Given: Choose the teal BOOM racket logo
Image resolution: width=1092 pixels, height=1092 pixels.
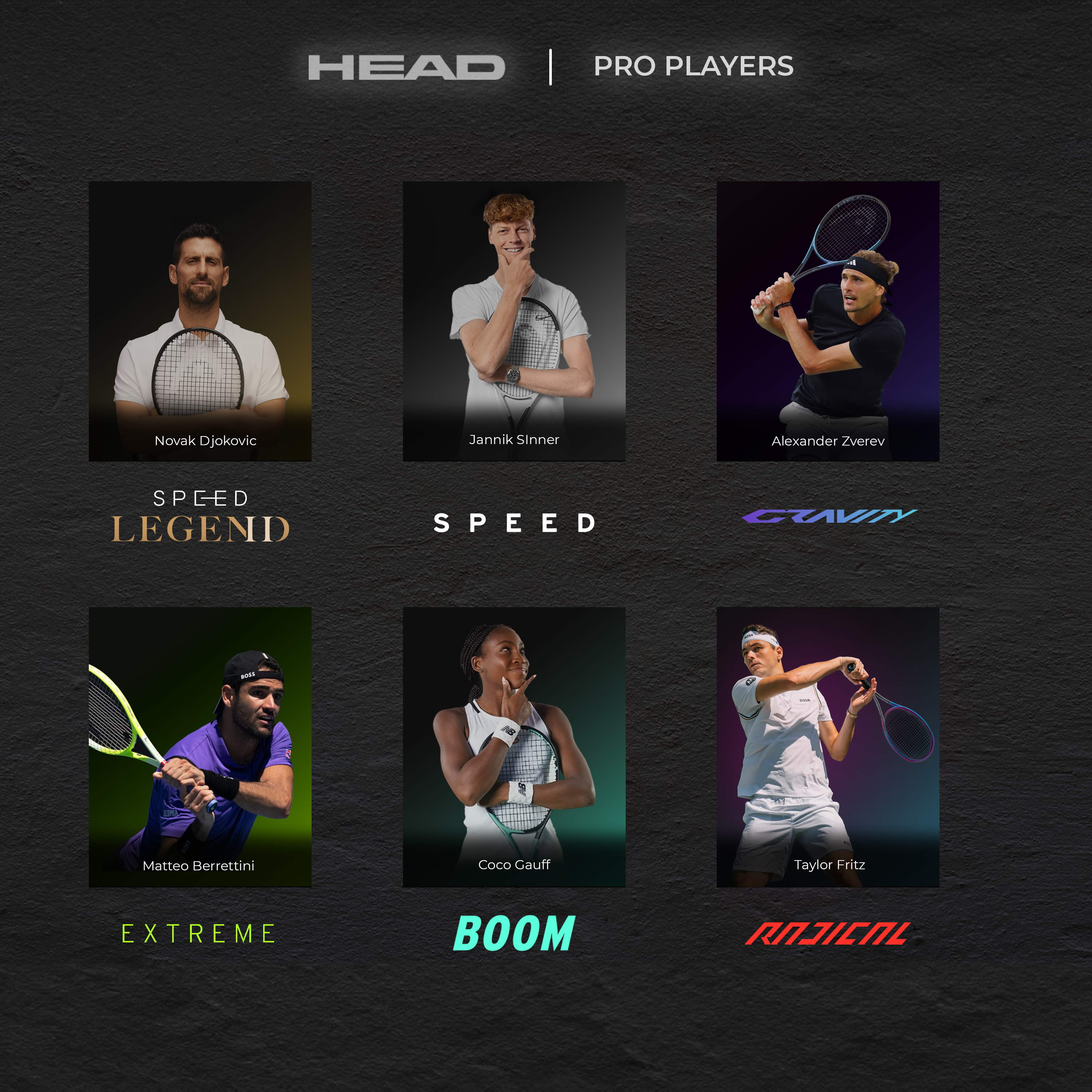Looking at the screenshot, I should point(514,933).
